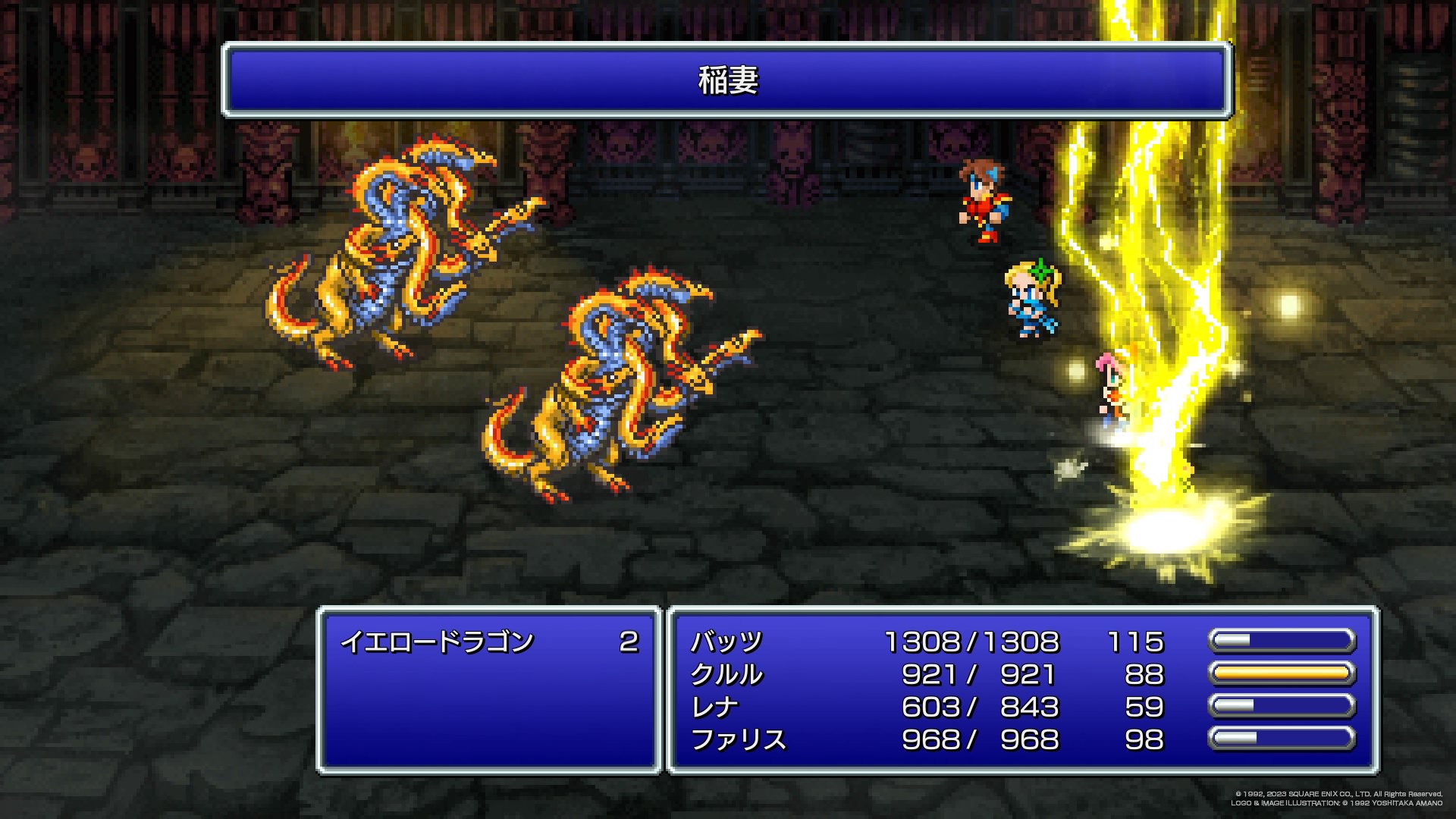The image size is (1456, 819).
Task: Click ファリス in the party list
Action: pos(738,740)
